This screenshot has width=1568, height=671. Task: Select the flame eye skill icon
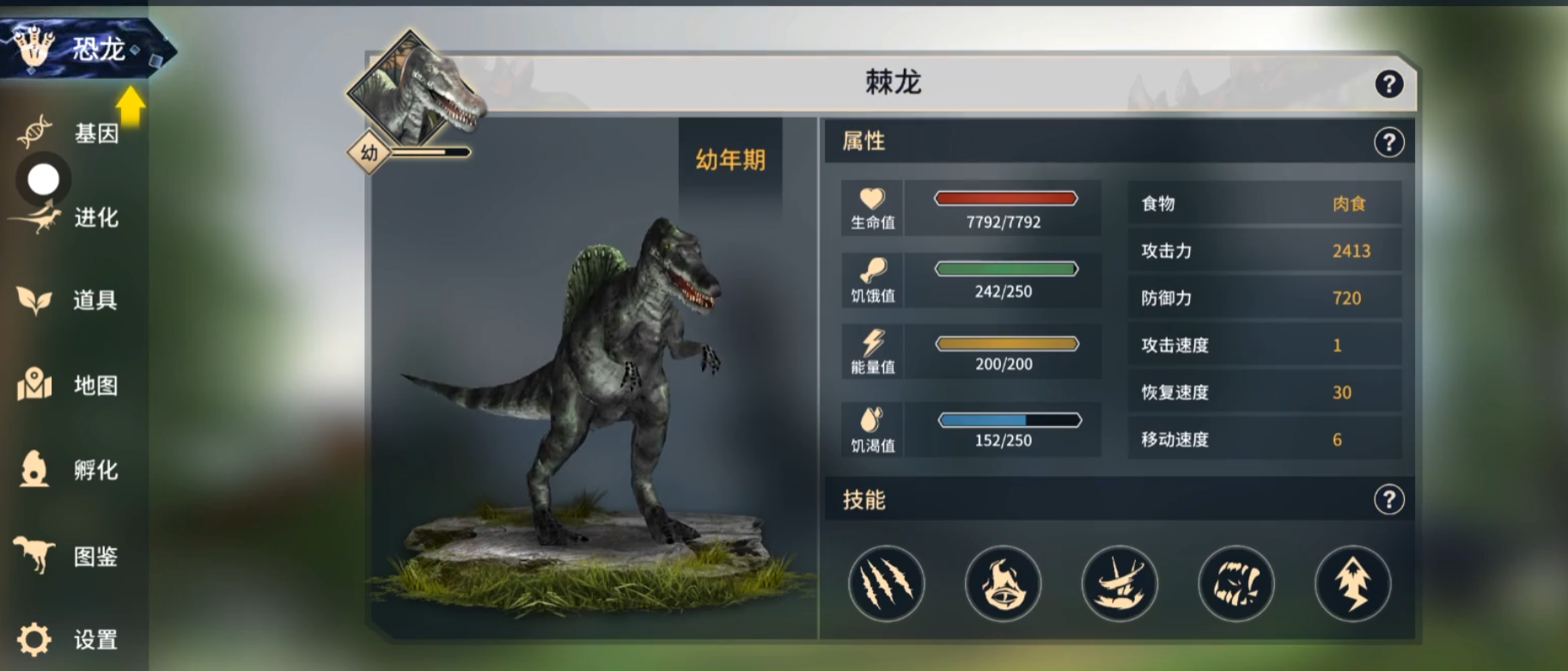click(x=1003, y=583)
